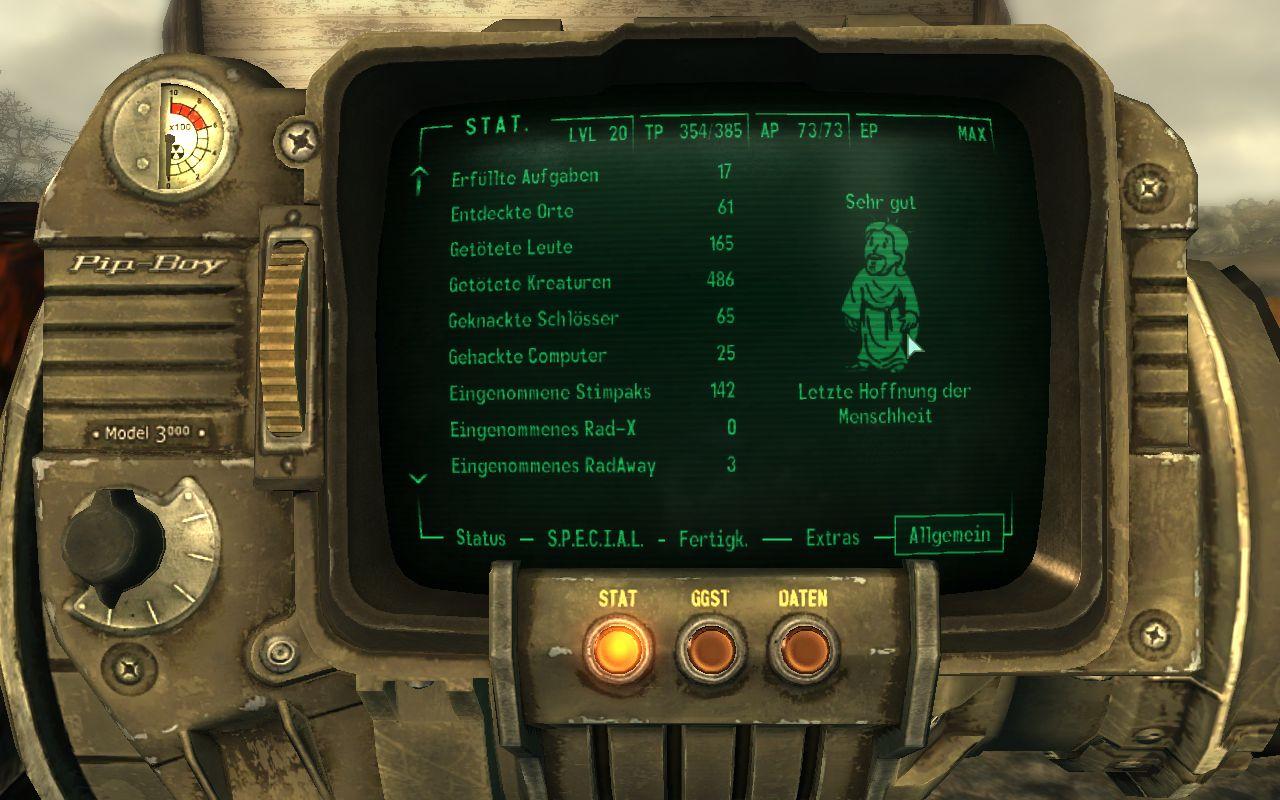Select the Erfüllte Aufgaben row
Viewport: 1280px width, 800px height.
[x=525, y=176]
